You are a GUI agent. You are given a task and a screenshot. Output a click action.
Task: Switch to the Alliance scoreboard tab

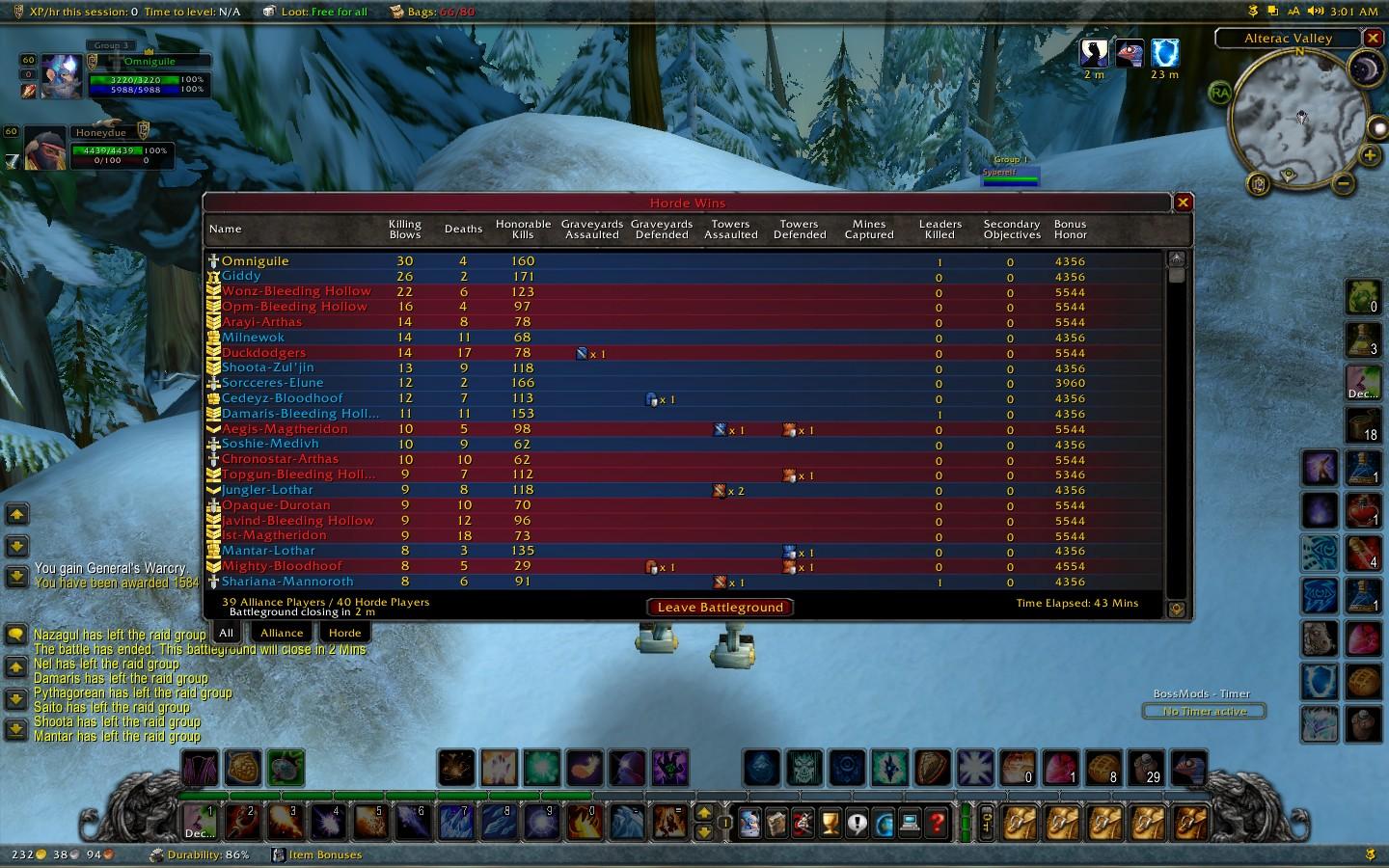pos(282,633)
